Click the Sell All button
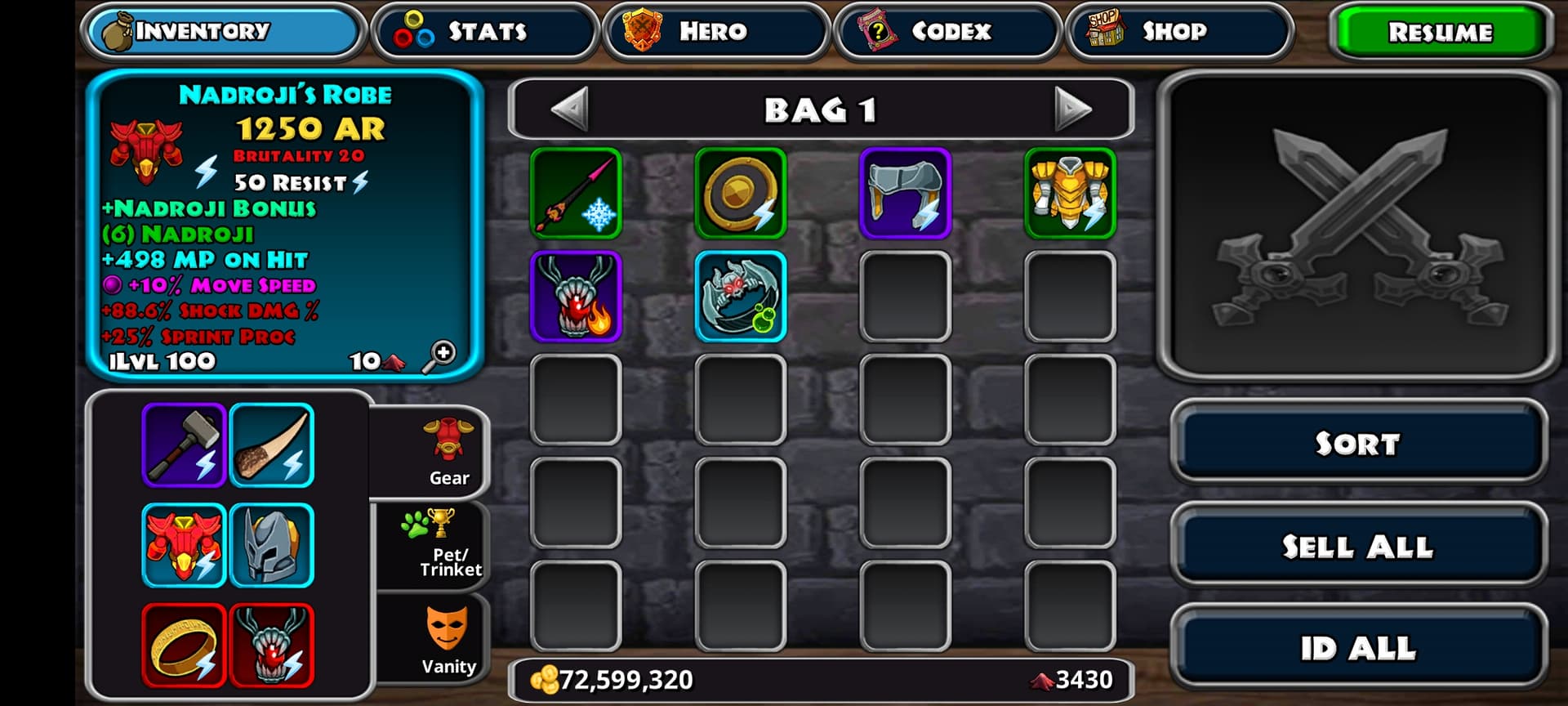1568x706 pixels. point(1357,546)
